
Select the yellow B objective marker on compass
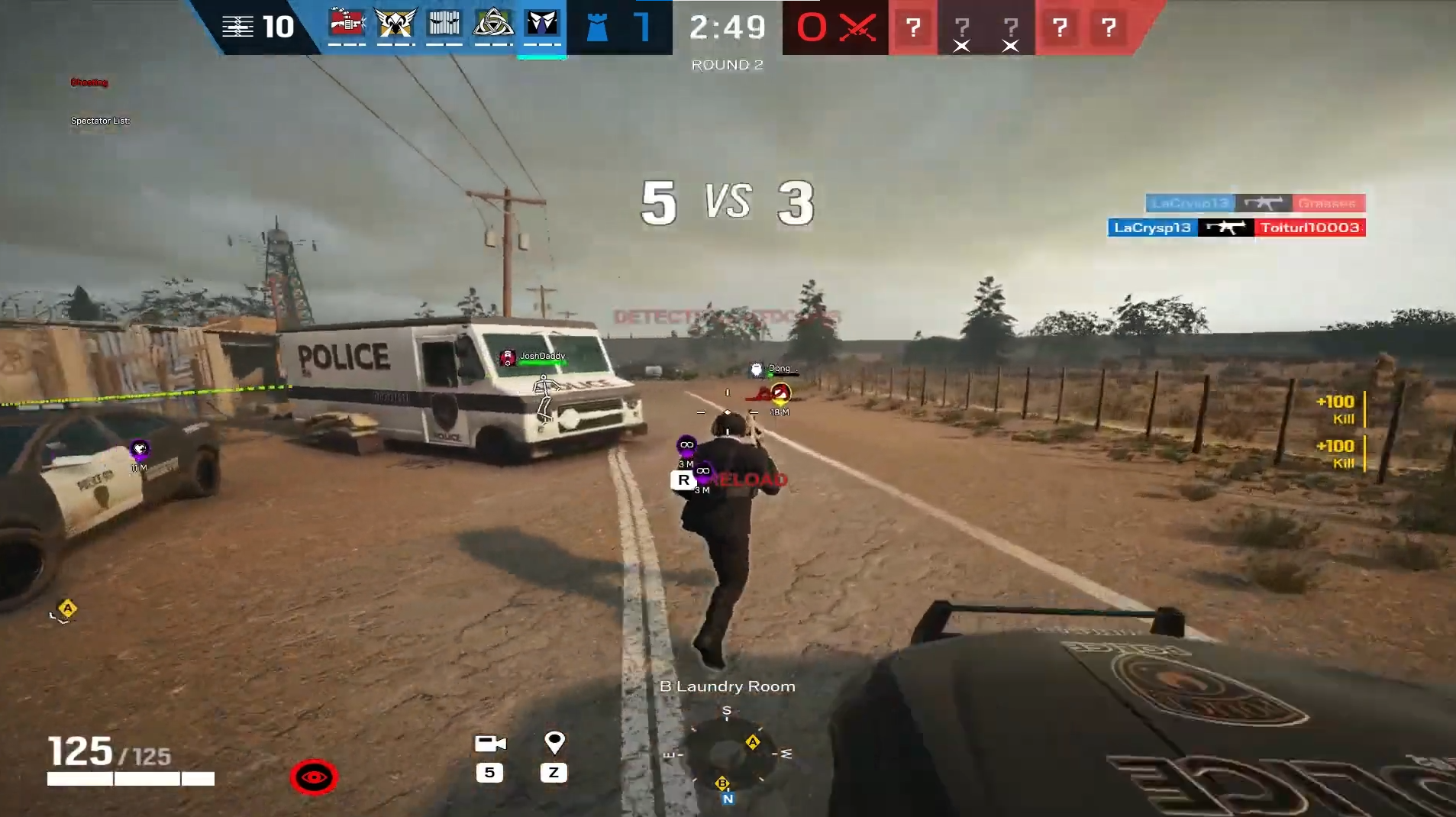pyautogui.click(x=722, y=783)
